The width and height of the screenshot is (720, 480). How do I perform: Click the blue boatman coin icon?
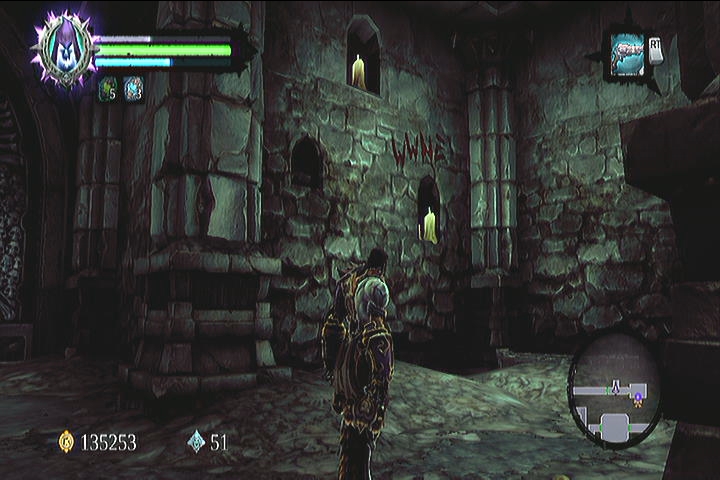(196, 441)
